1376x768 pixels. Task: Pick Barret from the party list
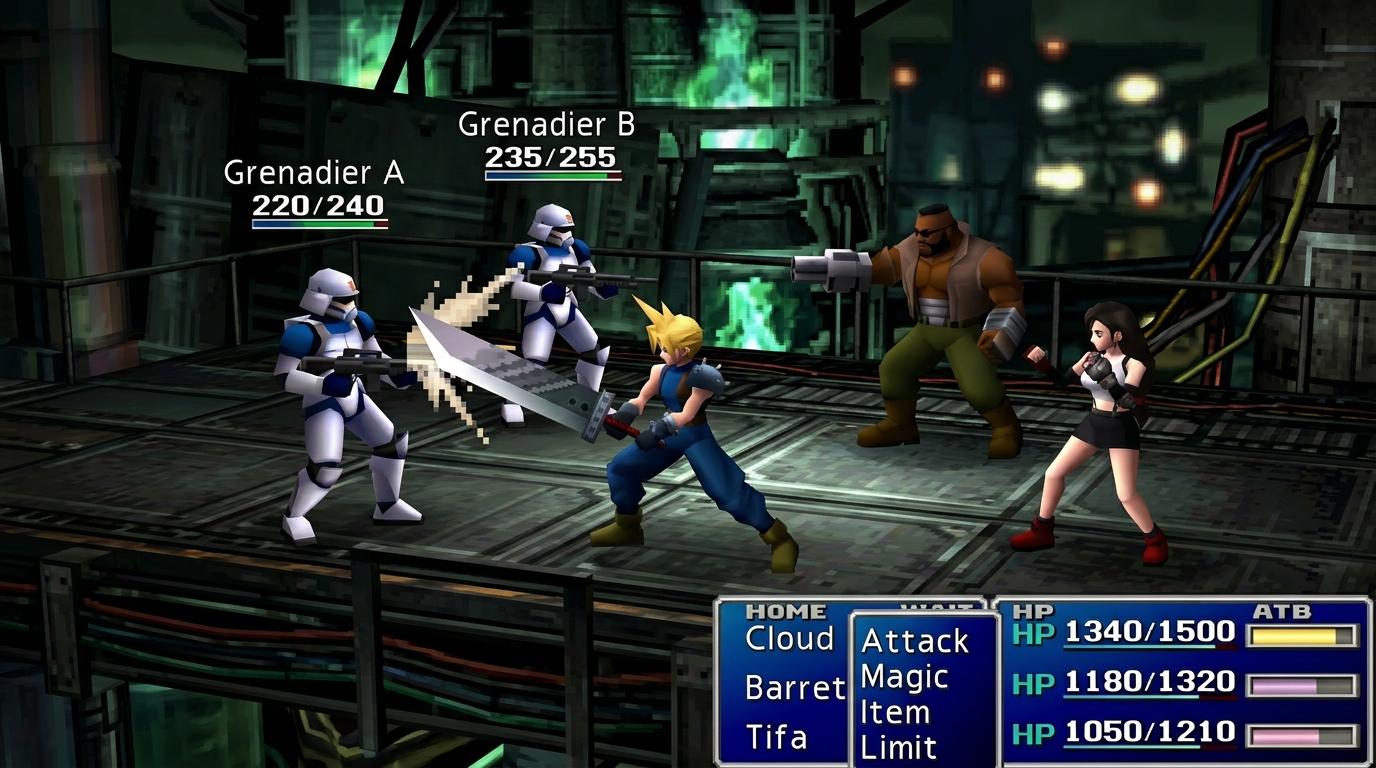pos(795,688)
